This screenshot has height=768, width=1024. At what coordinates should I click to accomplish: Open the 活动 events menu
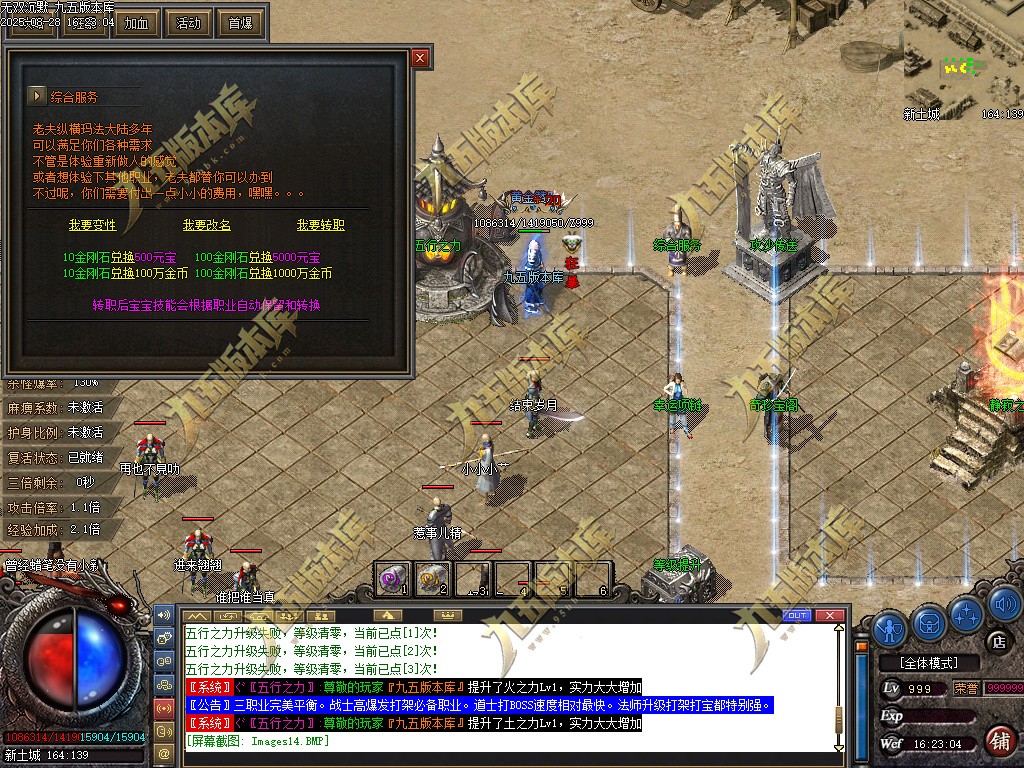pyautogui.click(x=188, y=23)
